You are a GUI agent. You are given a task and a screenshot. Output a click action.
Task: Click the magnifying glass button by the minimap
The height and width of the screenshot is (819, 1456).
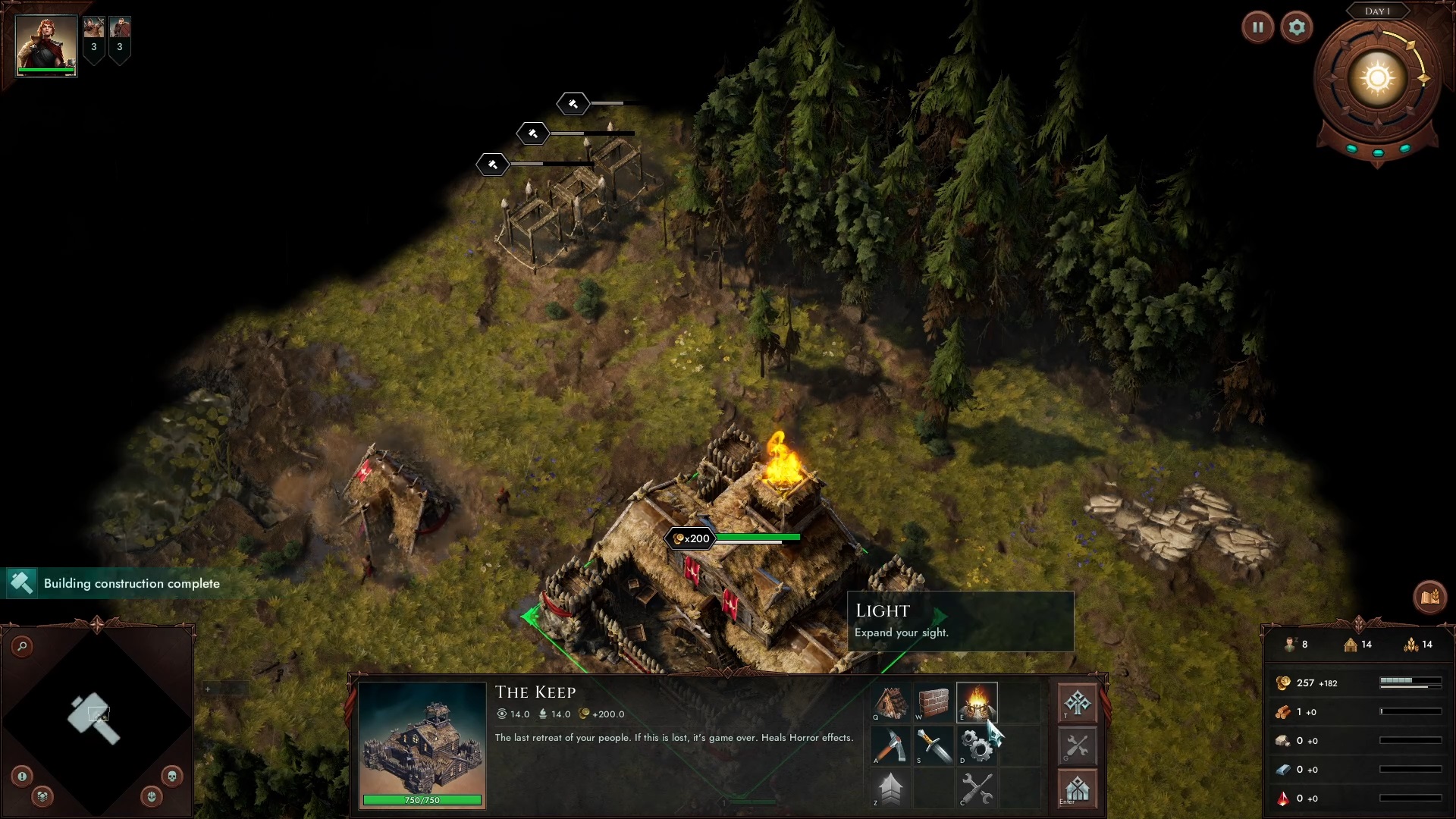23,646
